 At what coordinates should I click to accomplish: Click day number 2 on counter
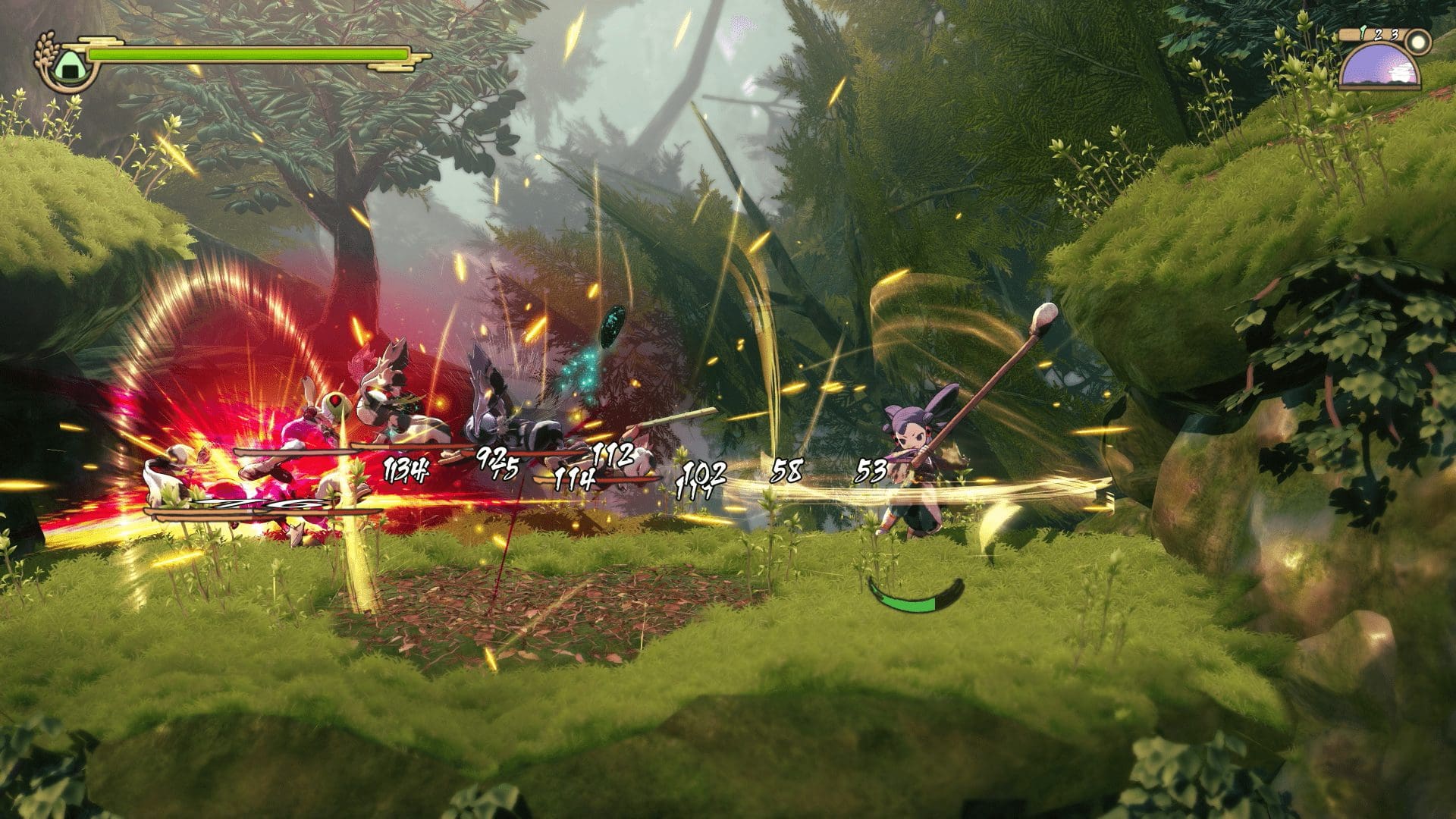point(1378,35)
